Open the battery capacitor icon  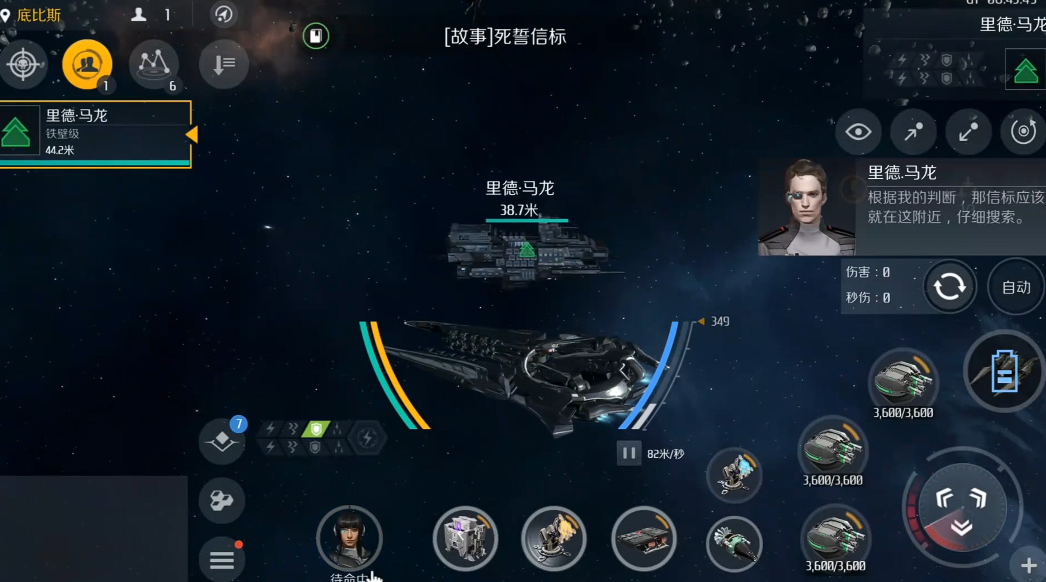pyautogui.click(x=1004, y=372)
